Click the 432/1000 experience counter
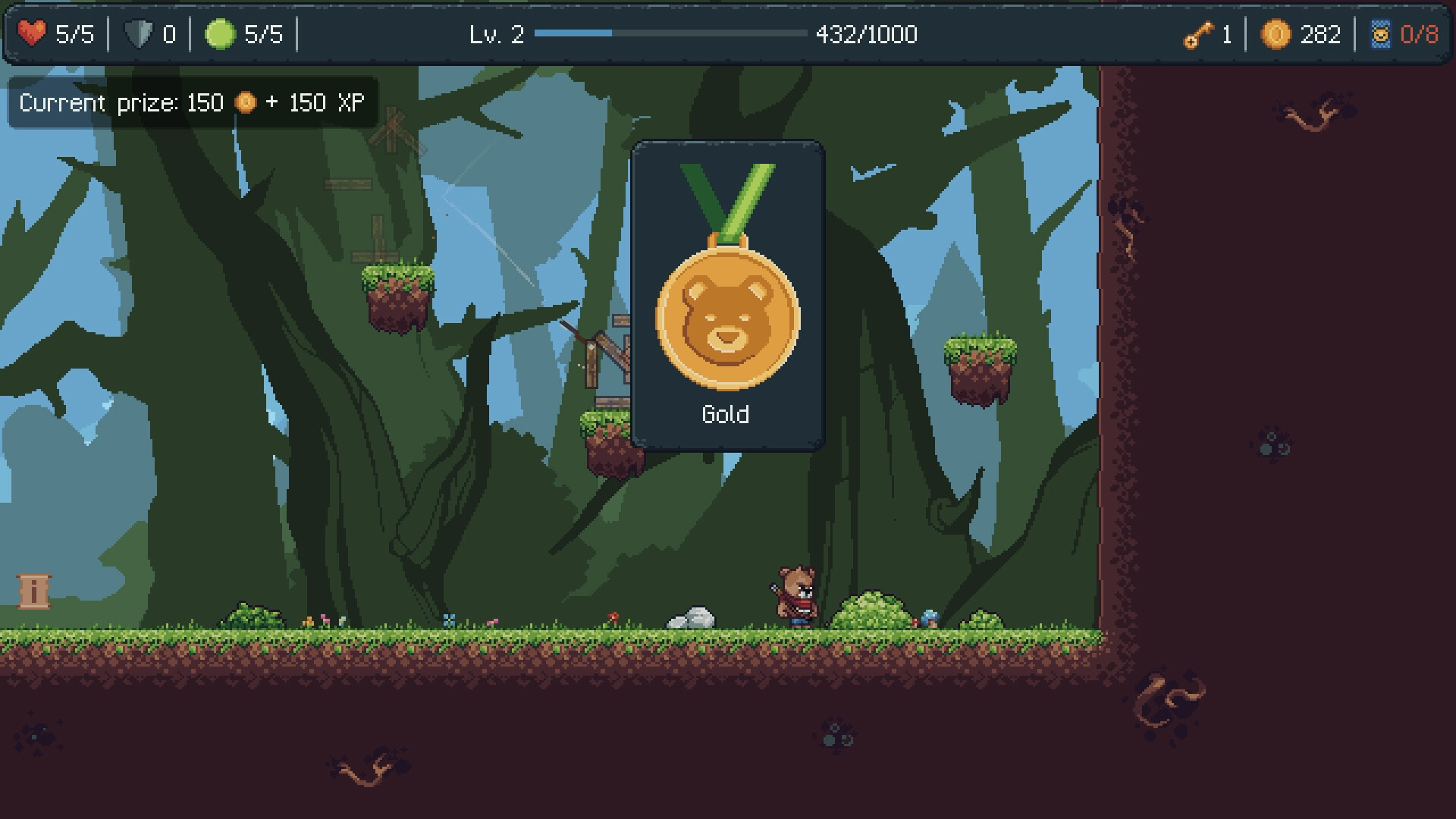 click(x=866, y=34)
